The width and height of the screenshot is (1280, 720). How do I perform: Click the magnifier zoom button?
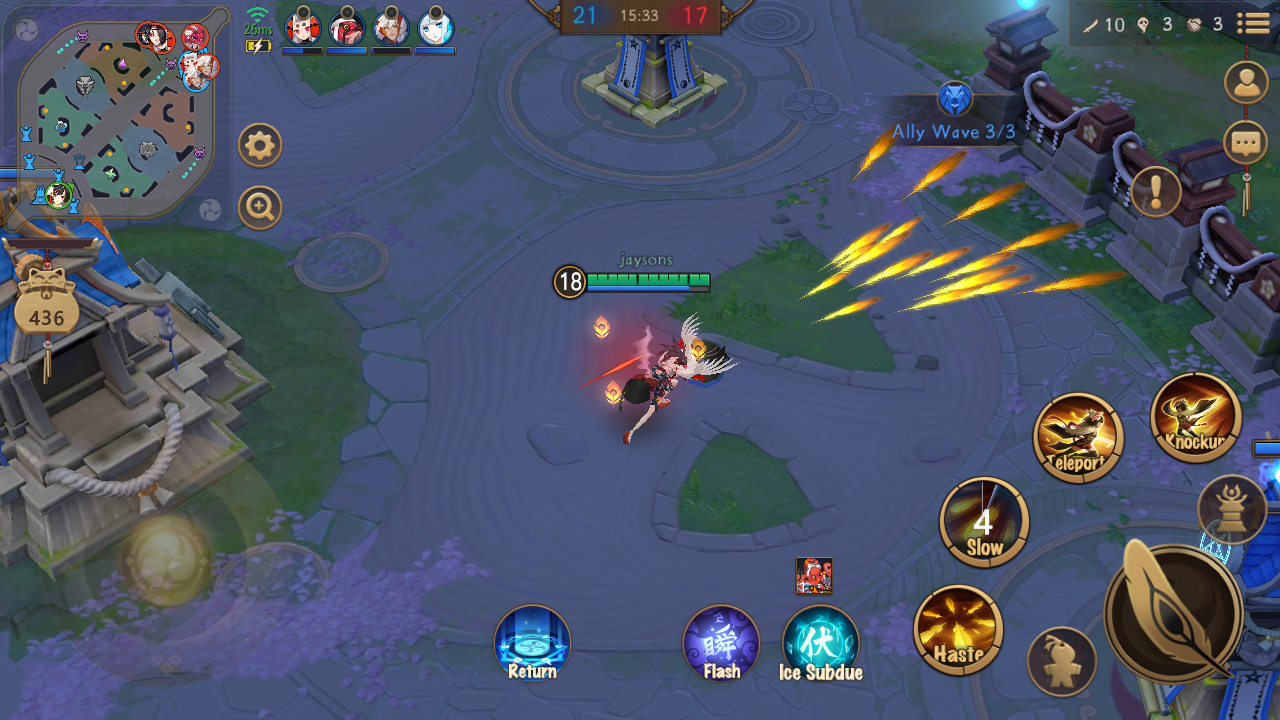click(260, 208)
